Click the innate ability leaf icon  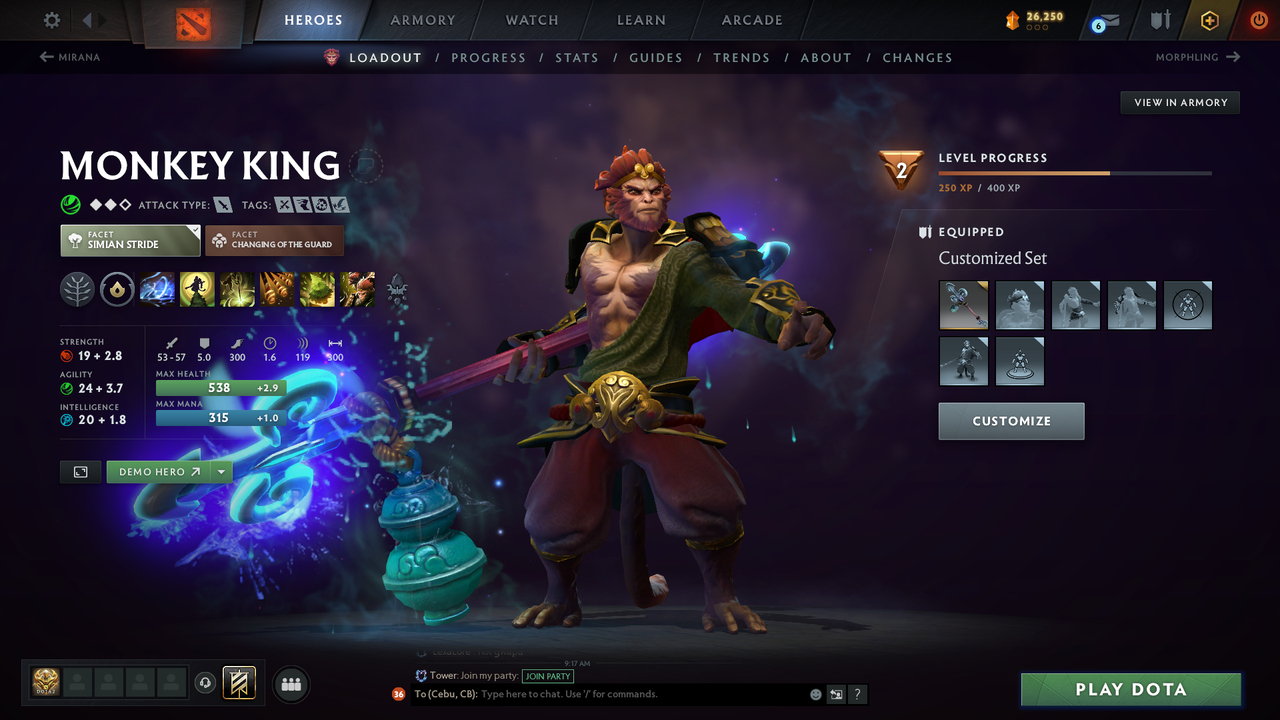(x=77, y=289)
